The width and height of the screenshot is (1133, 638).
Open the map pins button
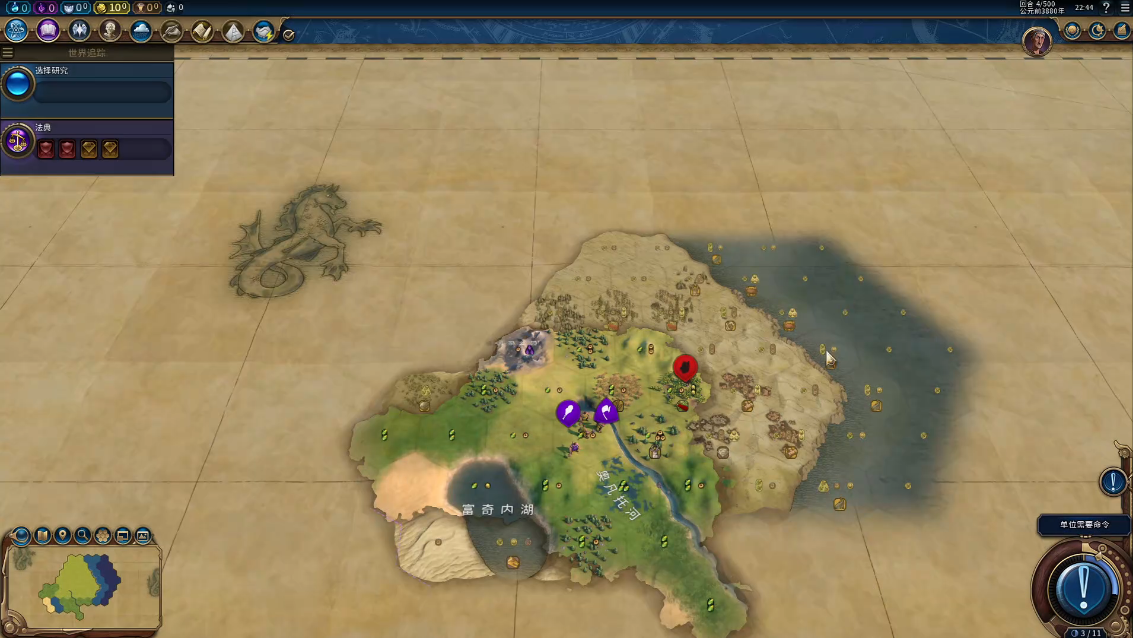click(x=63, y=536)
